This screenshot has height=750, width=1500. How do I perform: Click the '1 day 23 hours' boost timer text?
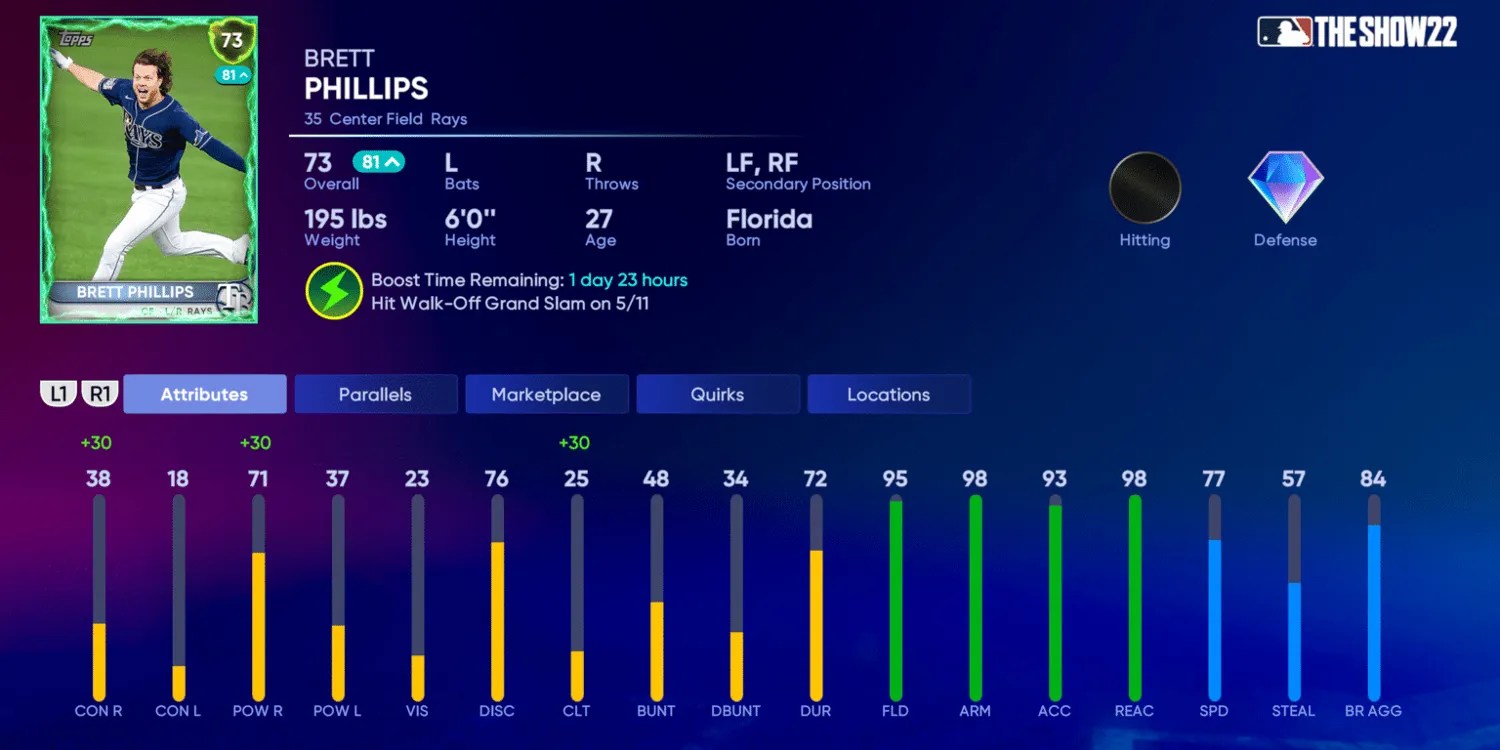click(x=628, y=280)
